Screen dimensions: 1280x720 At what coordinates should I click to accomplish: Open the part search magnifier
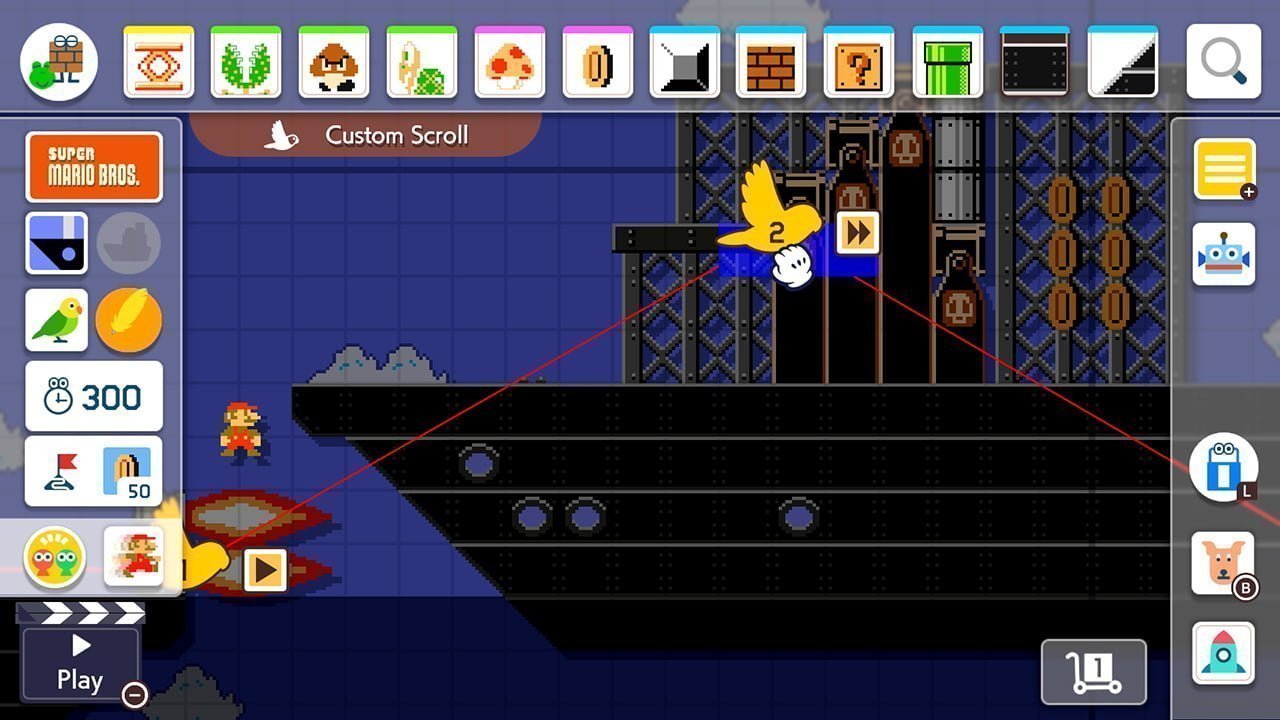1222,60
